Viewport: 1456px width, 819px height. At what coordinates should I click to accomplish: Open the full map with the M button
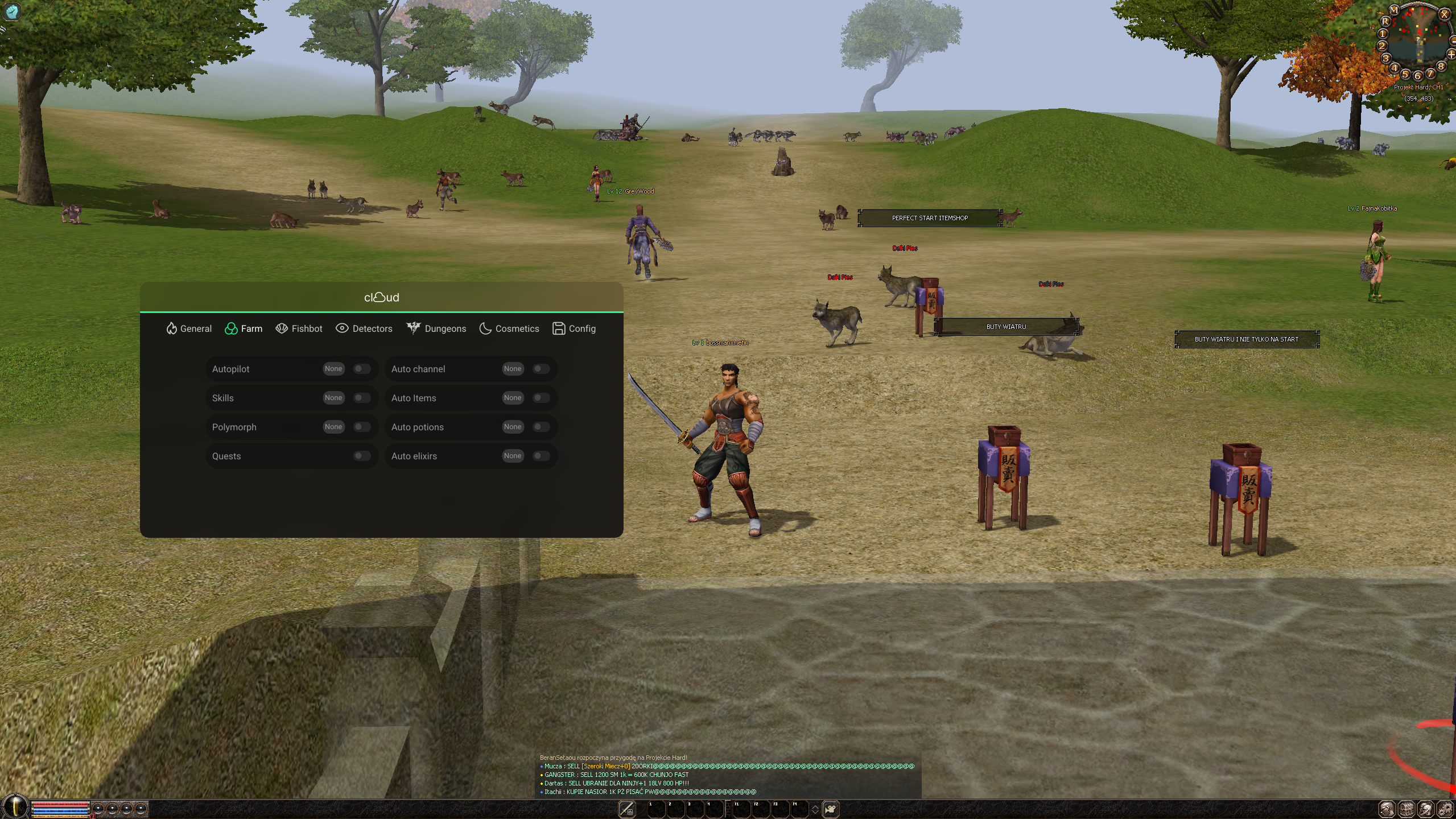[1394, 10]
